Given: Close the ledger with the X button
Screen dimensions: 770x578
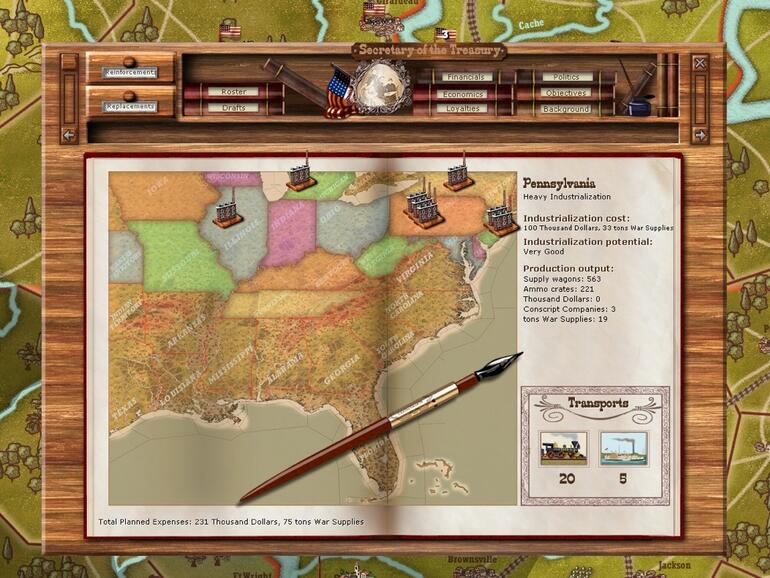Looking at the screenshot, I should pyautogui.click(x=699, y=63).
